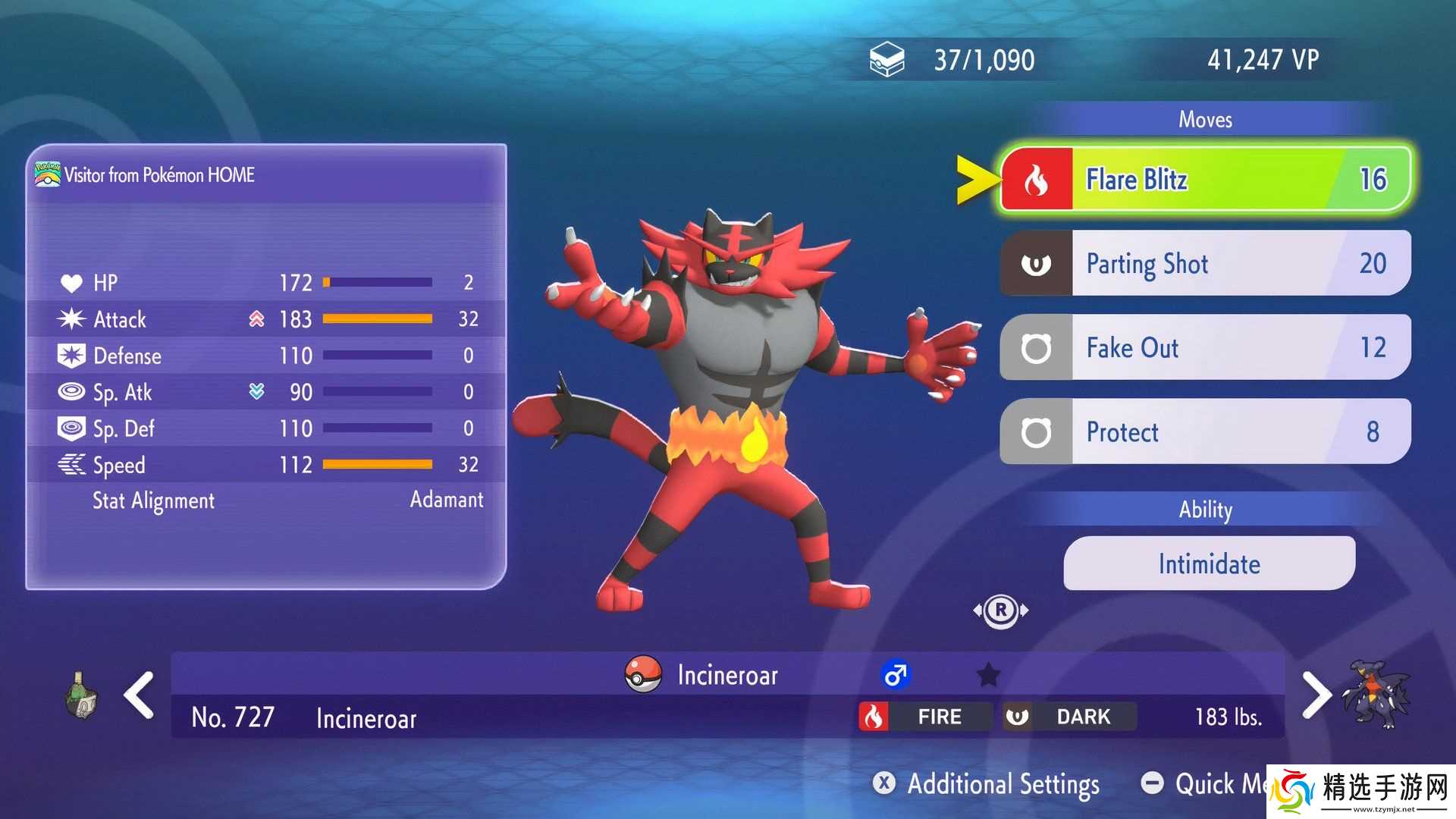The width and height of the screenshot is (1456, 819).
Task: Select the Flare Blitz move
Action: click(x=1206, y=180)
